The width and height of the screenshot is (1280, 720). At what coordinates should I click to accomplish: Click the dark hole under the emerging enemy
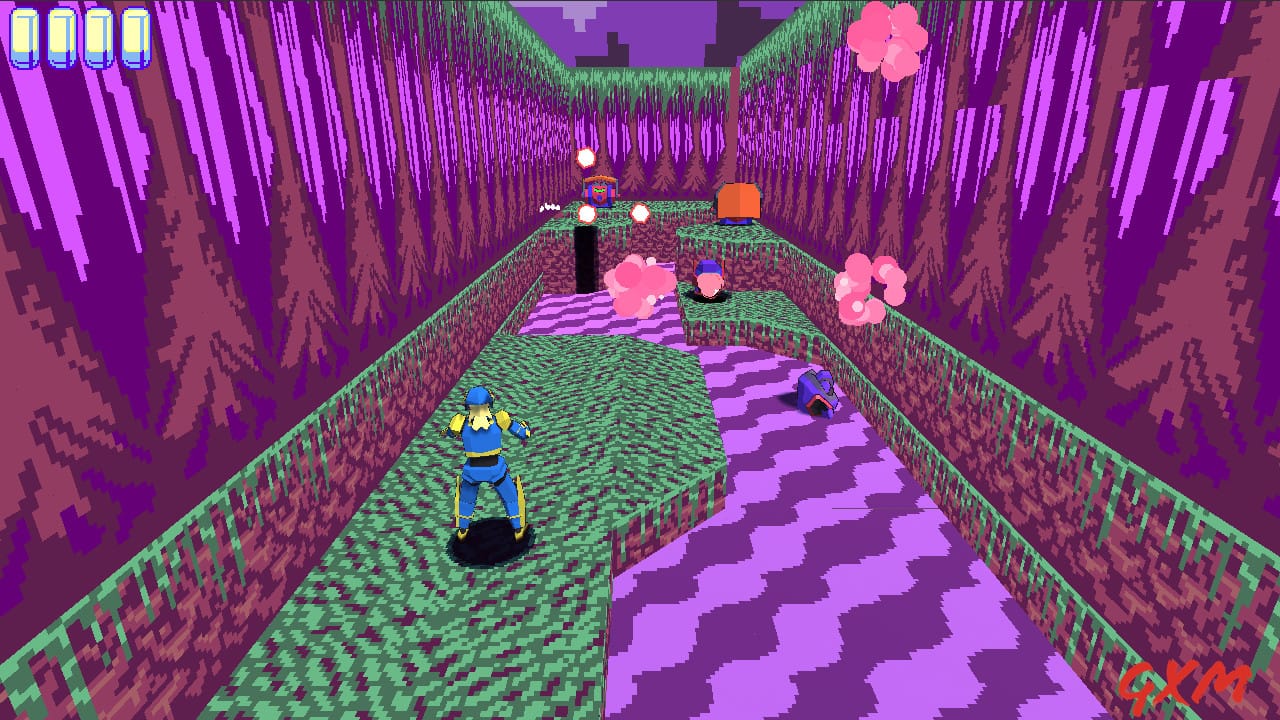pos(706,297)
